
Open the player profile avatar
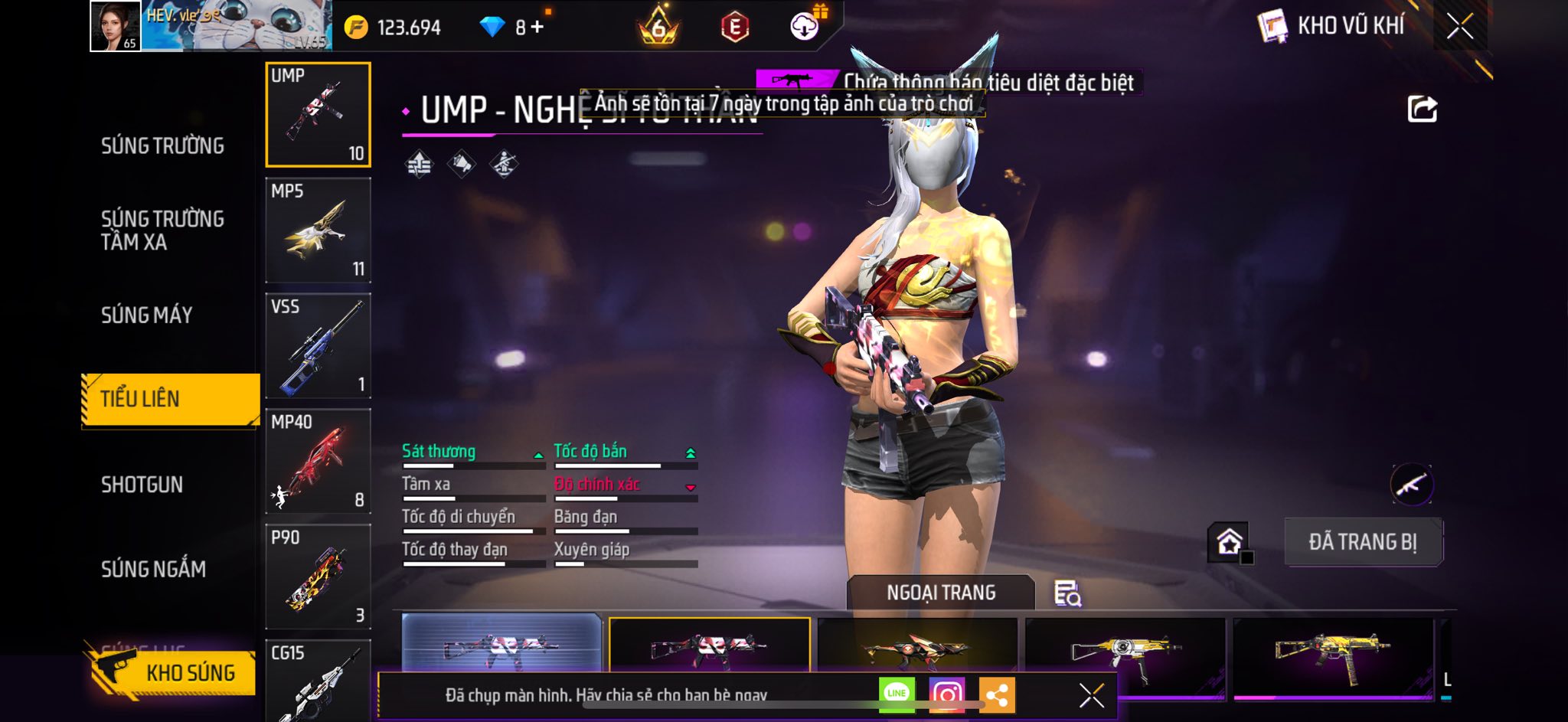116,26
